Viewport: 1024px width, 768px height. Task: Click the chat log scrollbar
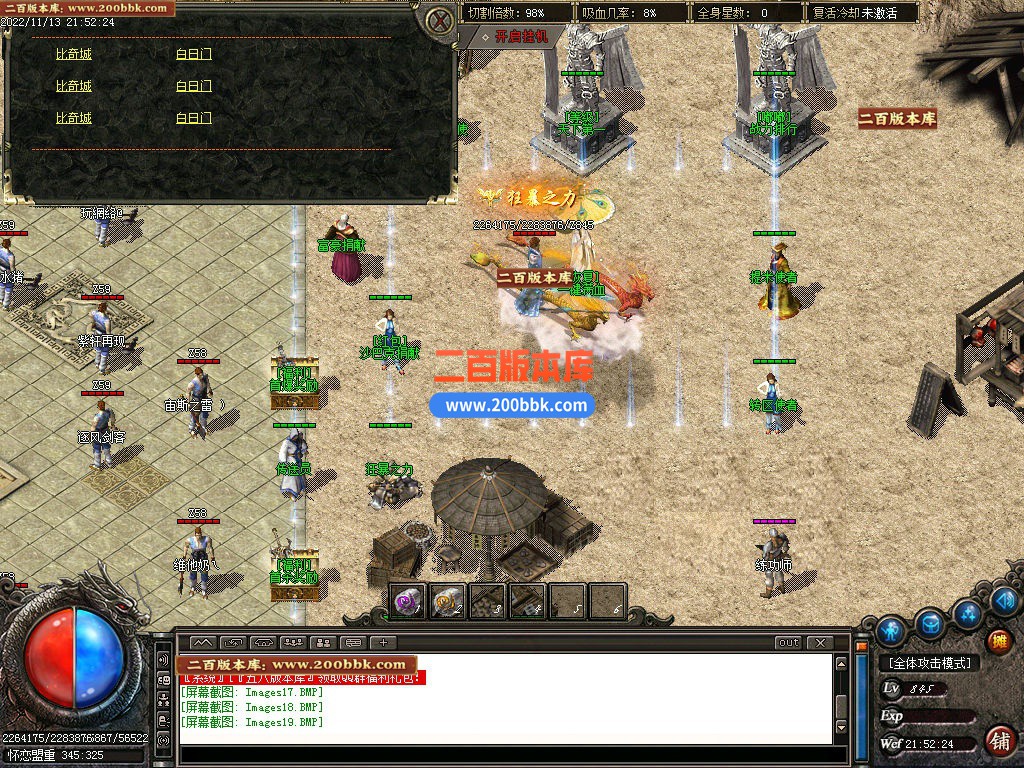[x=841, y=700]
